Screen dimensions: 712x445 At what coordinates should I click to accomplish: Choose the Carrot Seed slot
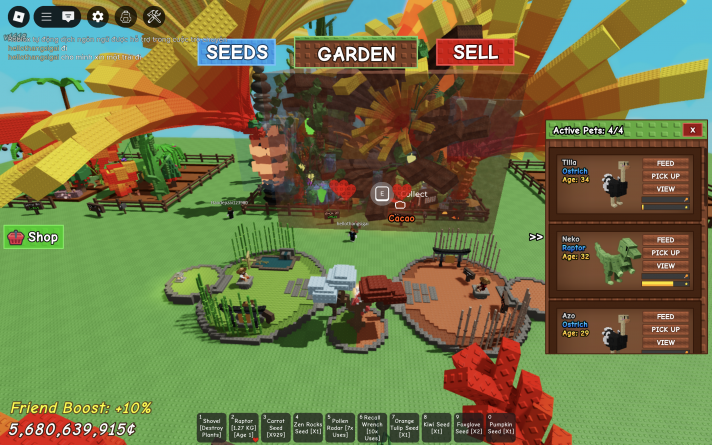tap(276, 428)
